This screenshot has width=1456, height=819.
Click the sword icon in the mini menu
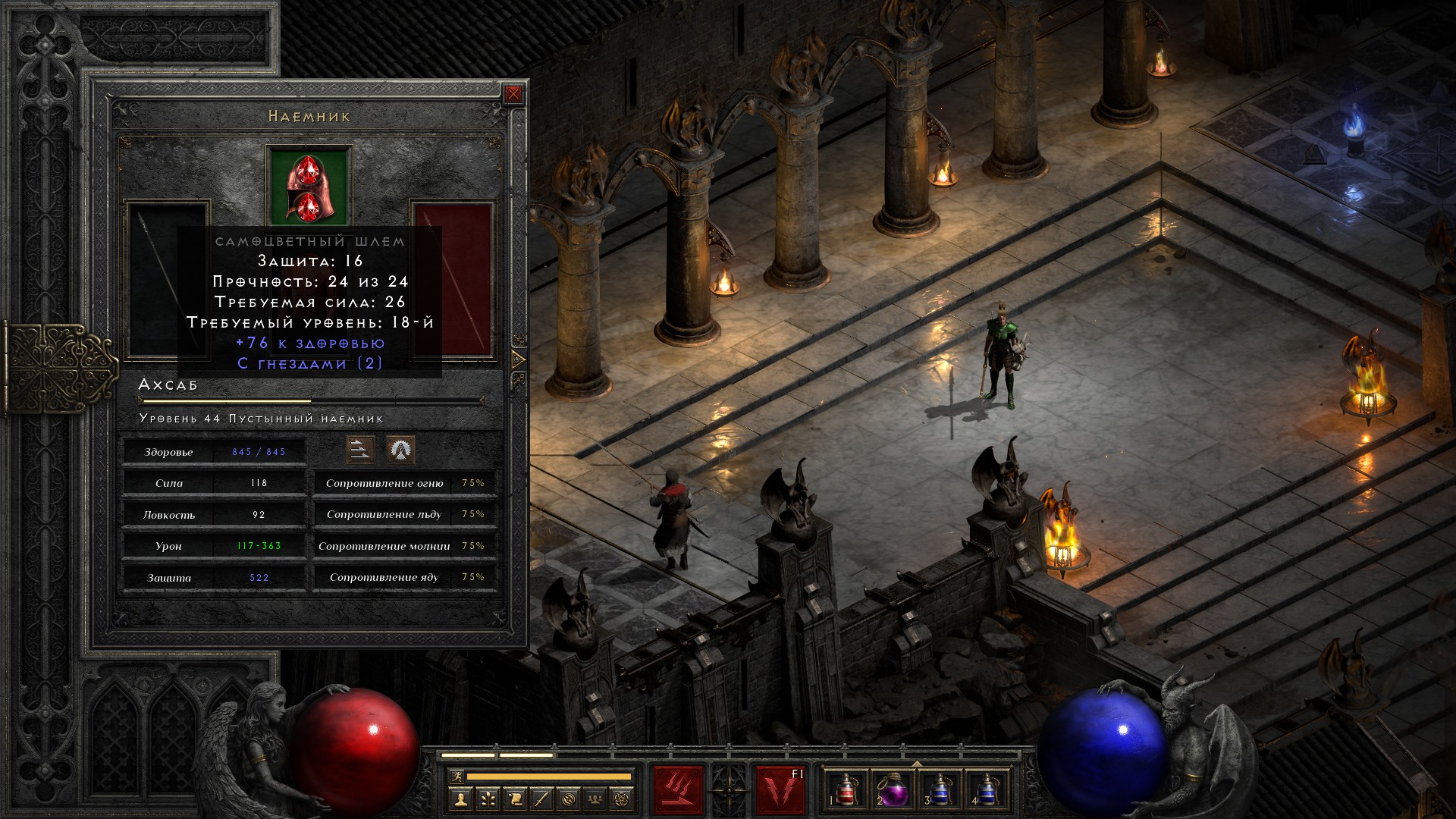pyautogui.click(x=542, y=799)
